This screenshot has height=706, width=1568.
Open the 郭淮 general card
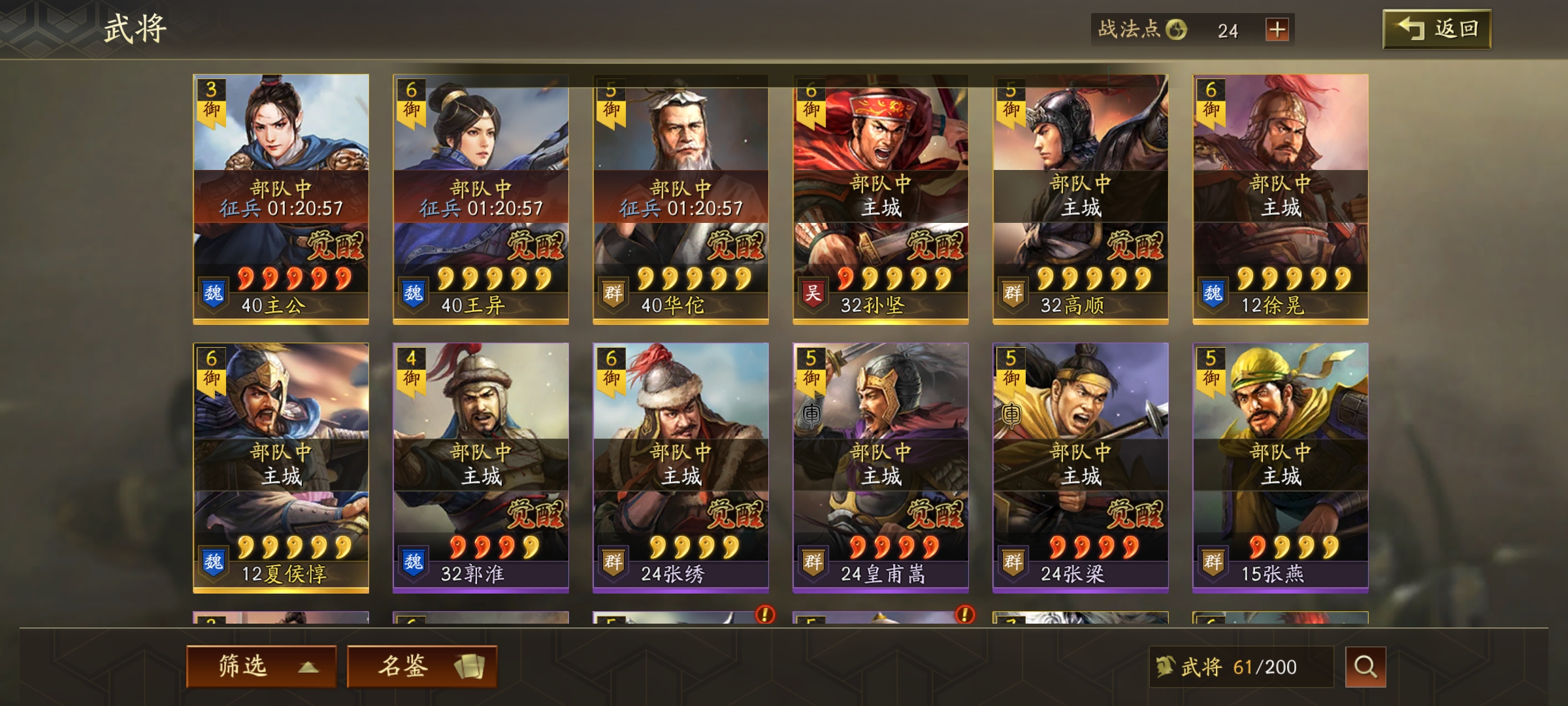coord(481,467)
